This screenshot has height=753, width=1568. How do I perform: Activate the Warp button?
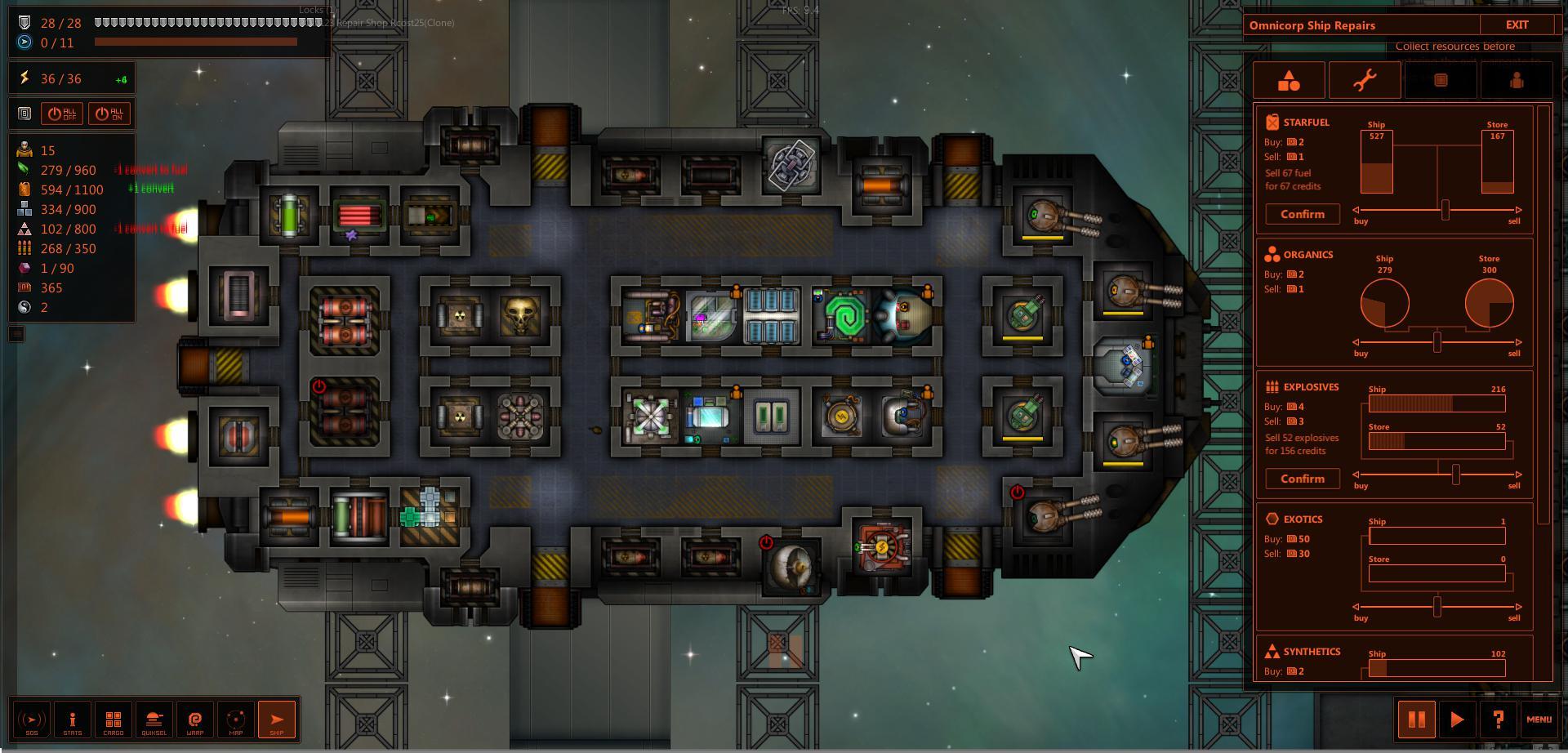tap(195, 720)
